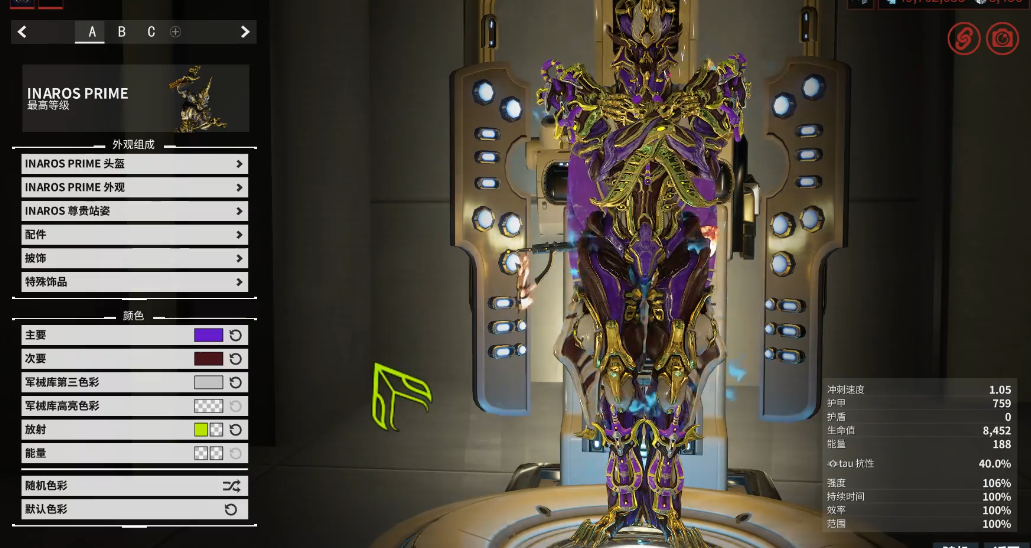Viewport: 1031px width, 548px height.
Task: Change the grey 军械库第三色彩 swatch
Action: point(208,382)
